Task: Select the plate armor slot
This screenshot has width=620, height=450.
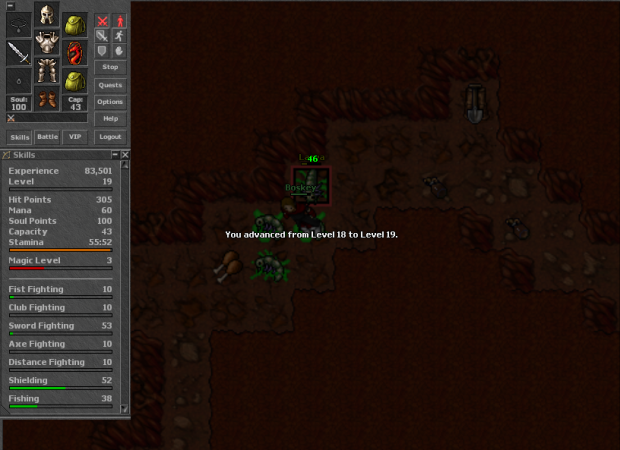Action: (x=47, y=43)
